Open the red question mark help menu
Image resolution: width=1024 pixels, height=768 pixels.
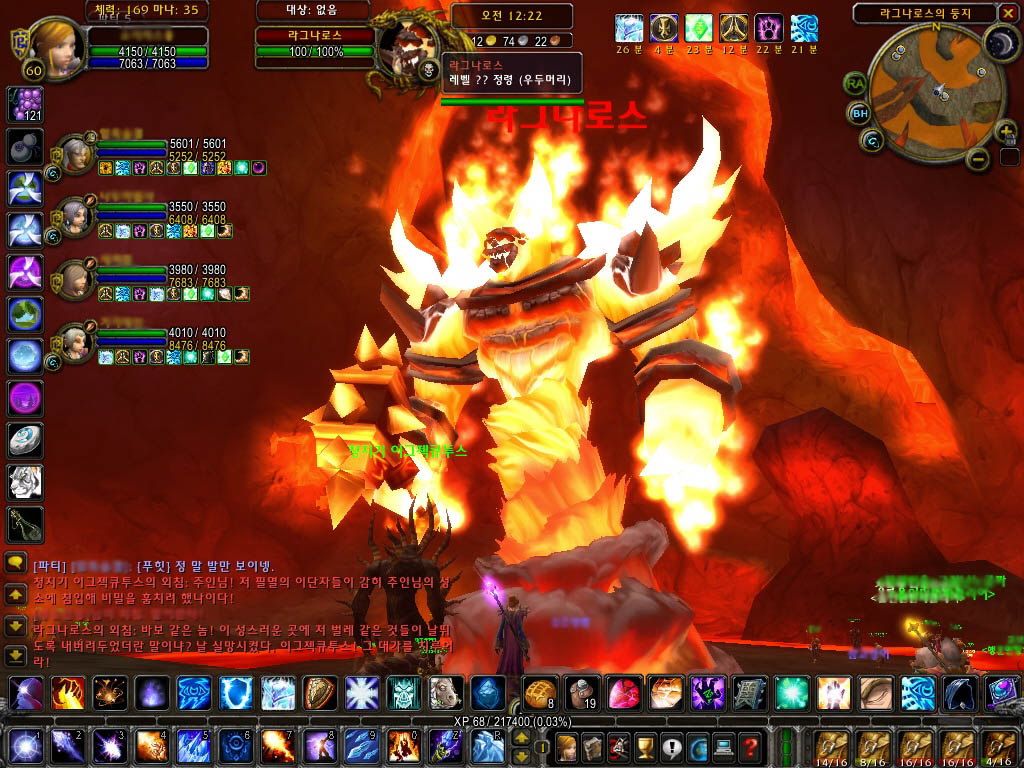coord(750,746)
